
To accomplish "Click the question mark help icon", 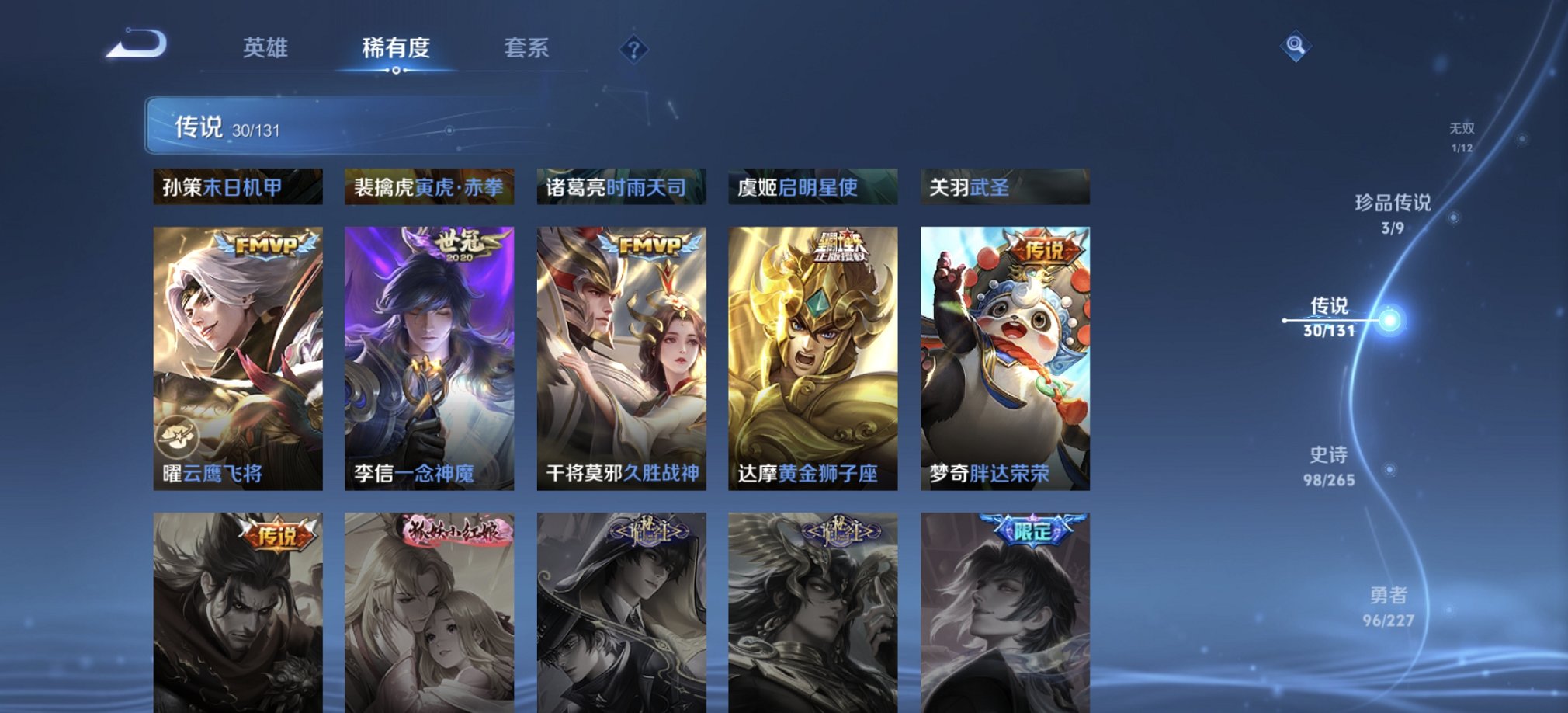I will pos(635,51).
